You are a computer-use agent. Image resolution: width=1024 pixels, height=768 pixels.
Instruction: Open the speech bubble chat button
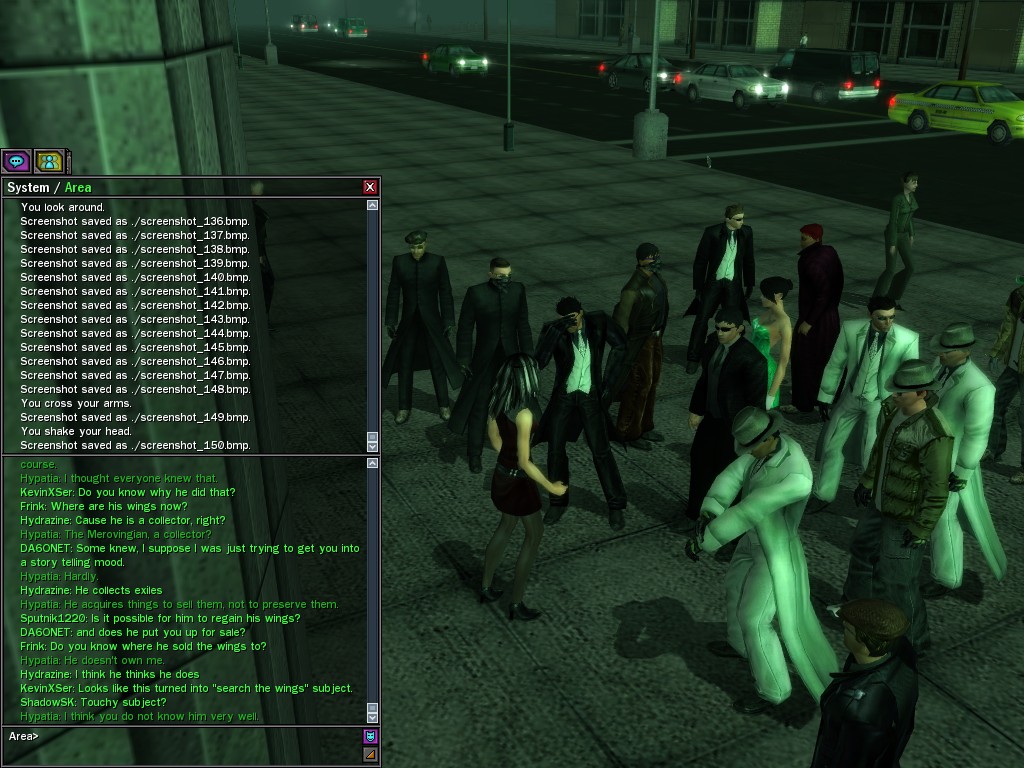(16, 161)
